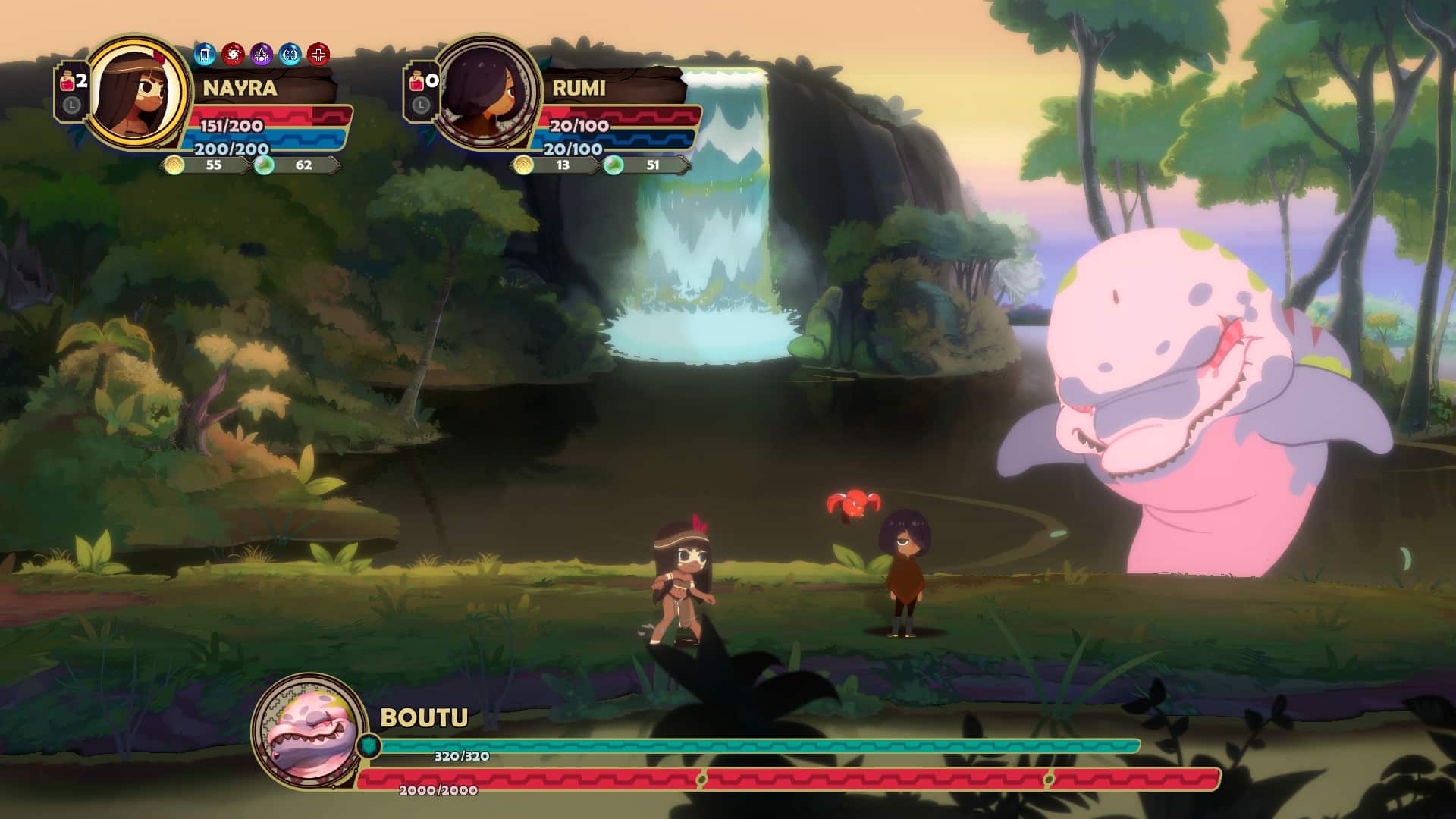Screen dimensions: 1456x819
Task: Click Rumi's green orb currency icon
Action: tap(613, 165)
